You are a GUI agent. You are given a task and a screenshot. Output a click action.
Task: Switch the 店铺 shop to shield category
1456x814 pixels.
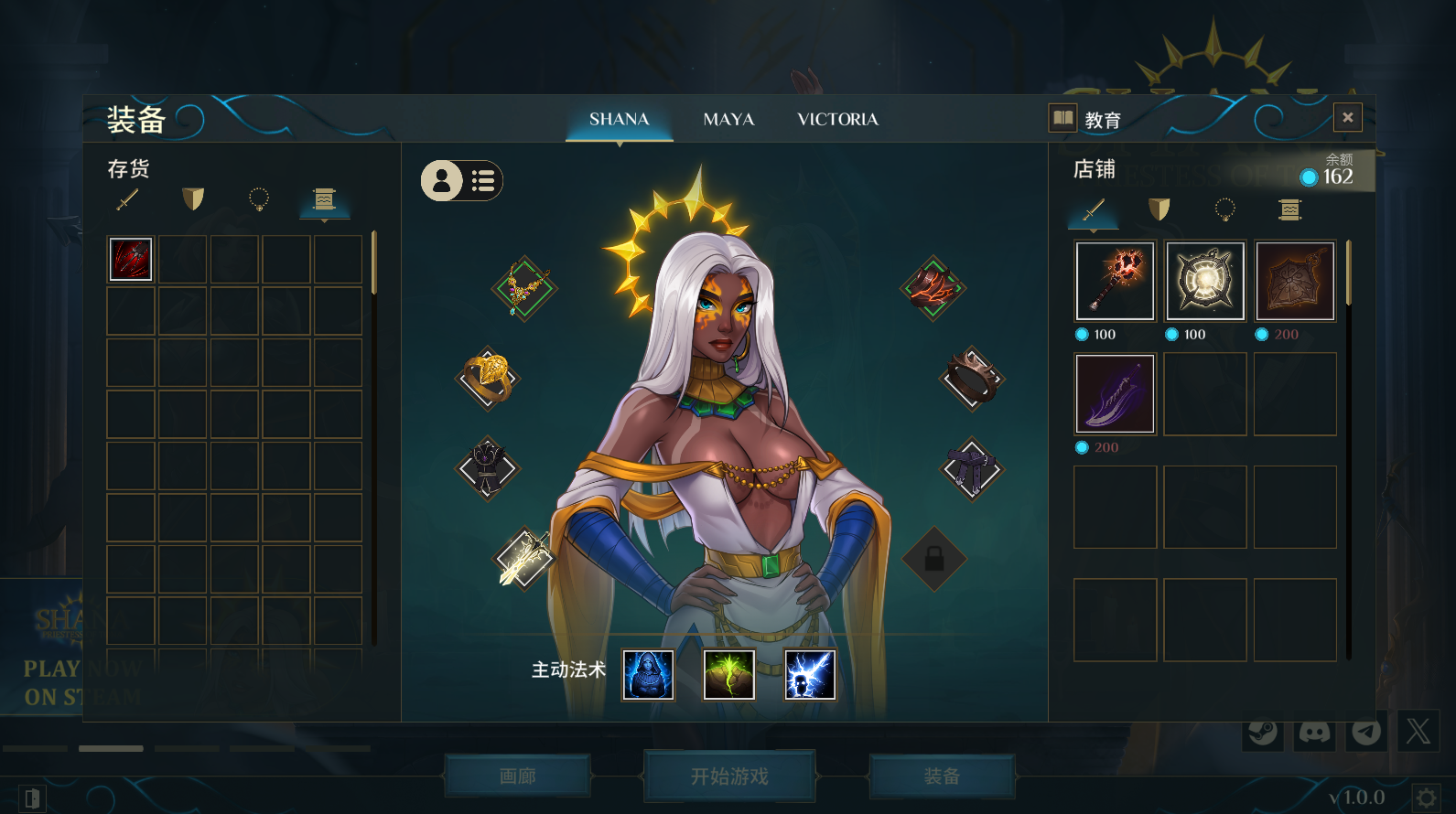(x=1159, y=210)
